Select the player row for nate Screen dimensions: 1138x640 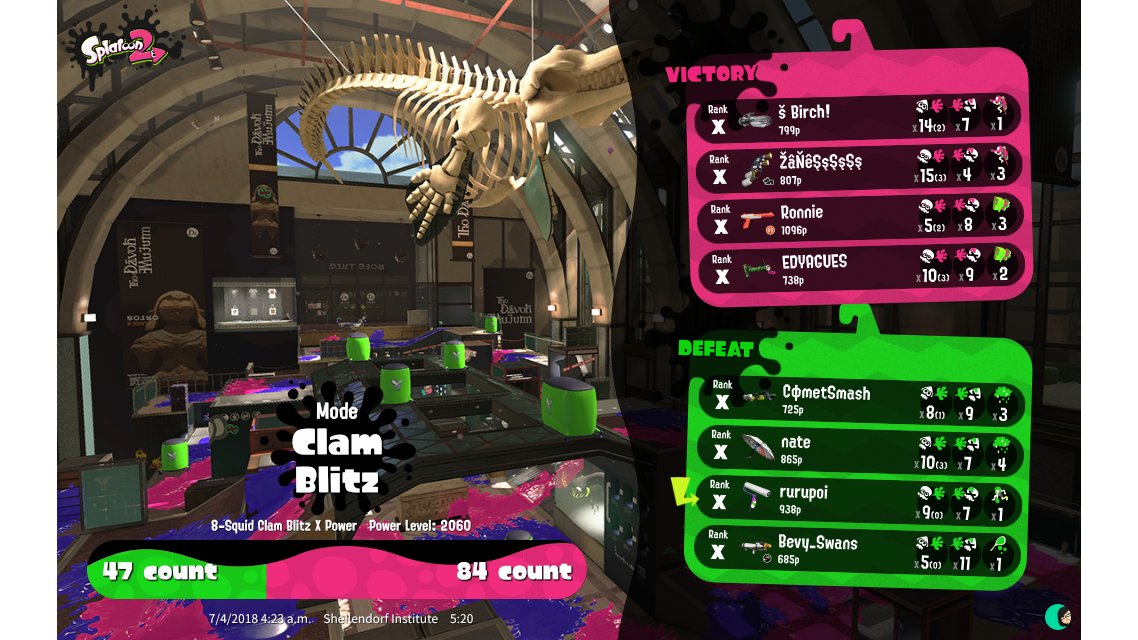[860, 448]
